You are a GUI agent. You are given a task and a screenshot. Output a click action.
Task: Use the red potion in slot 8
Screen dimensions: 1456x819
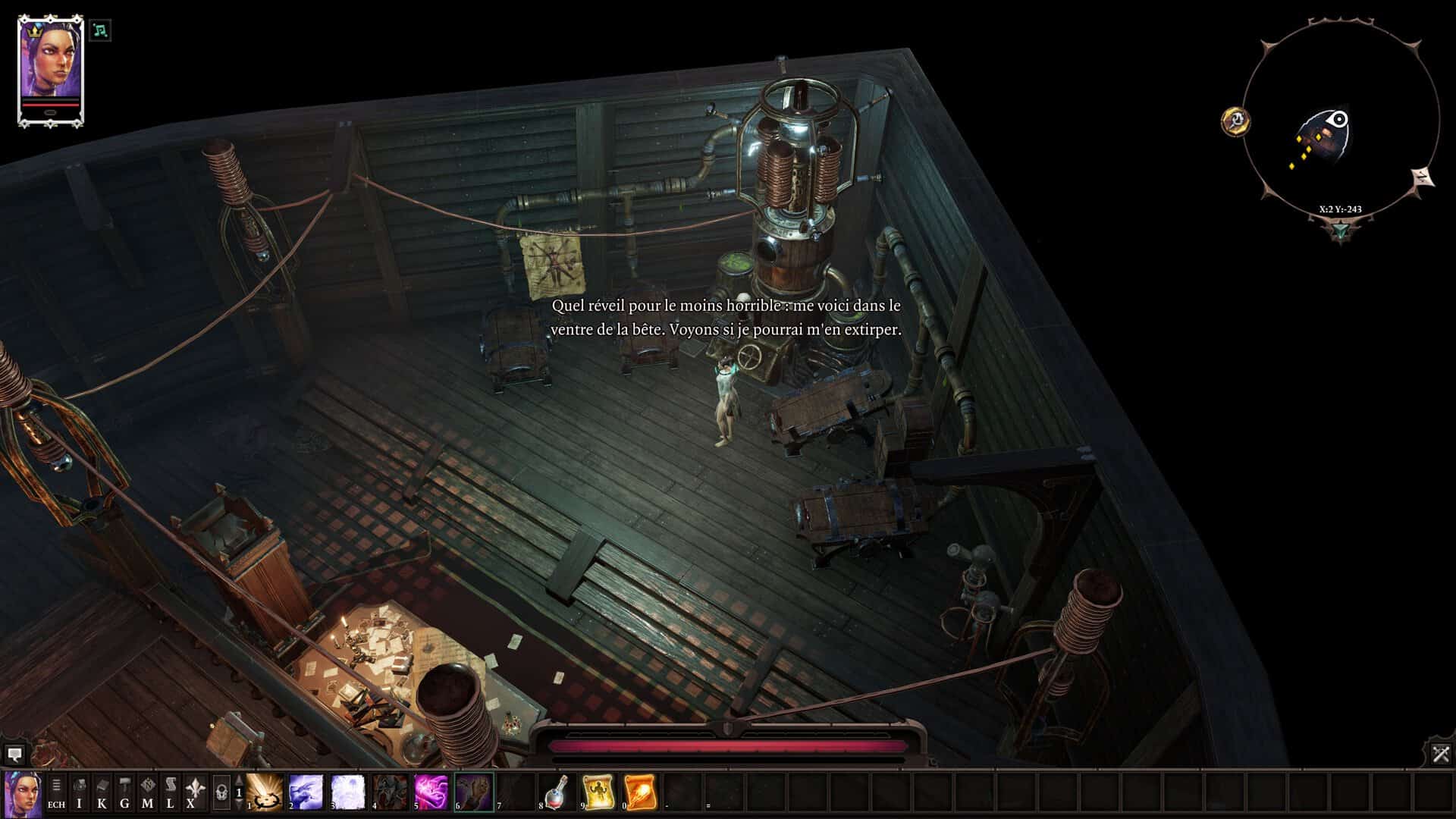pos(557,792)
